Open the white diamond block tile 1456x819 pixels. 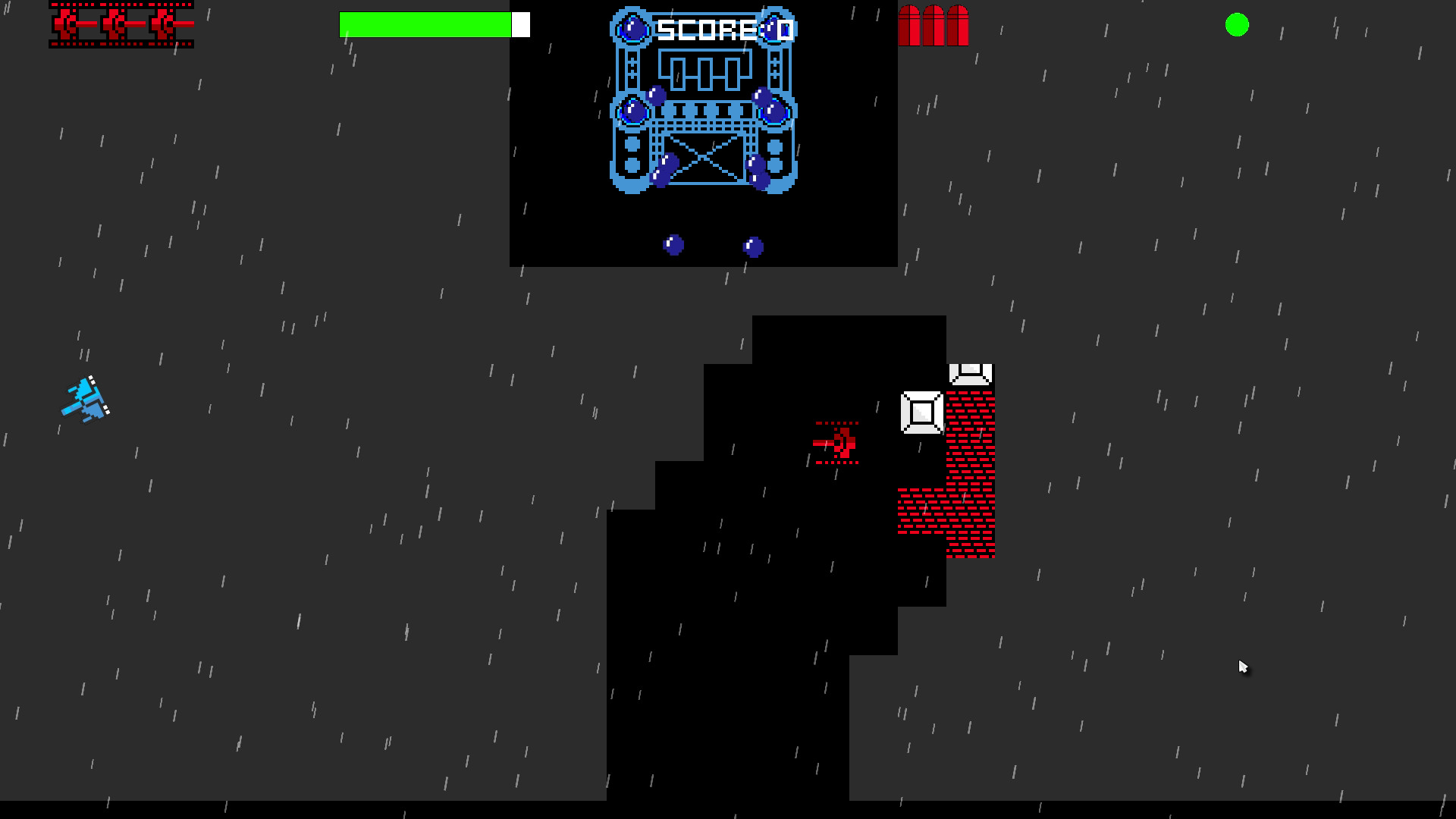pos(922,411)
